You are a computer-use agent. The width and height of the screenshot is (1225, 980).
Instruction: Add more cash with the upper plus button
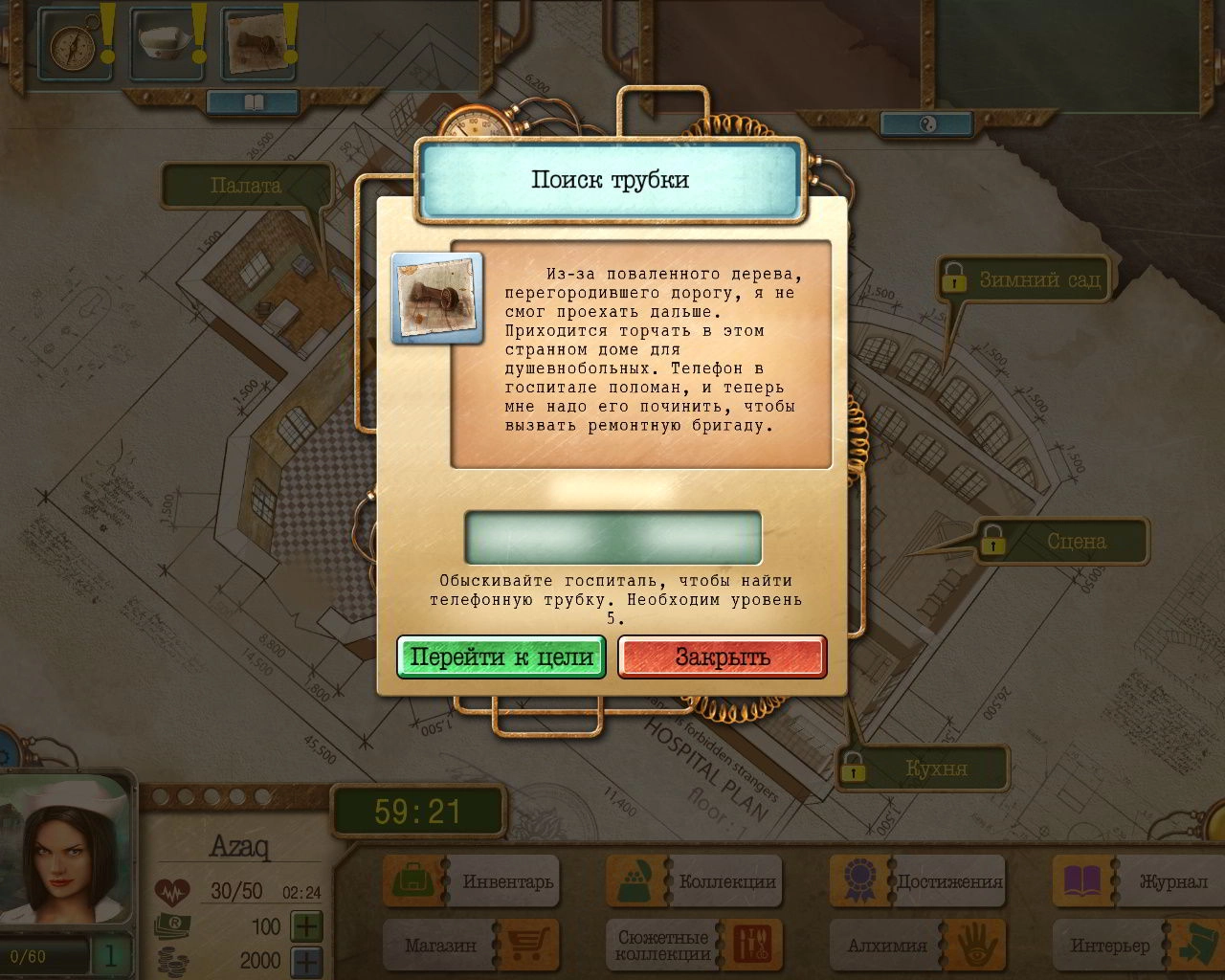[x=306, y=926]
